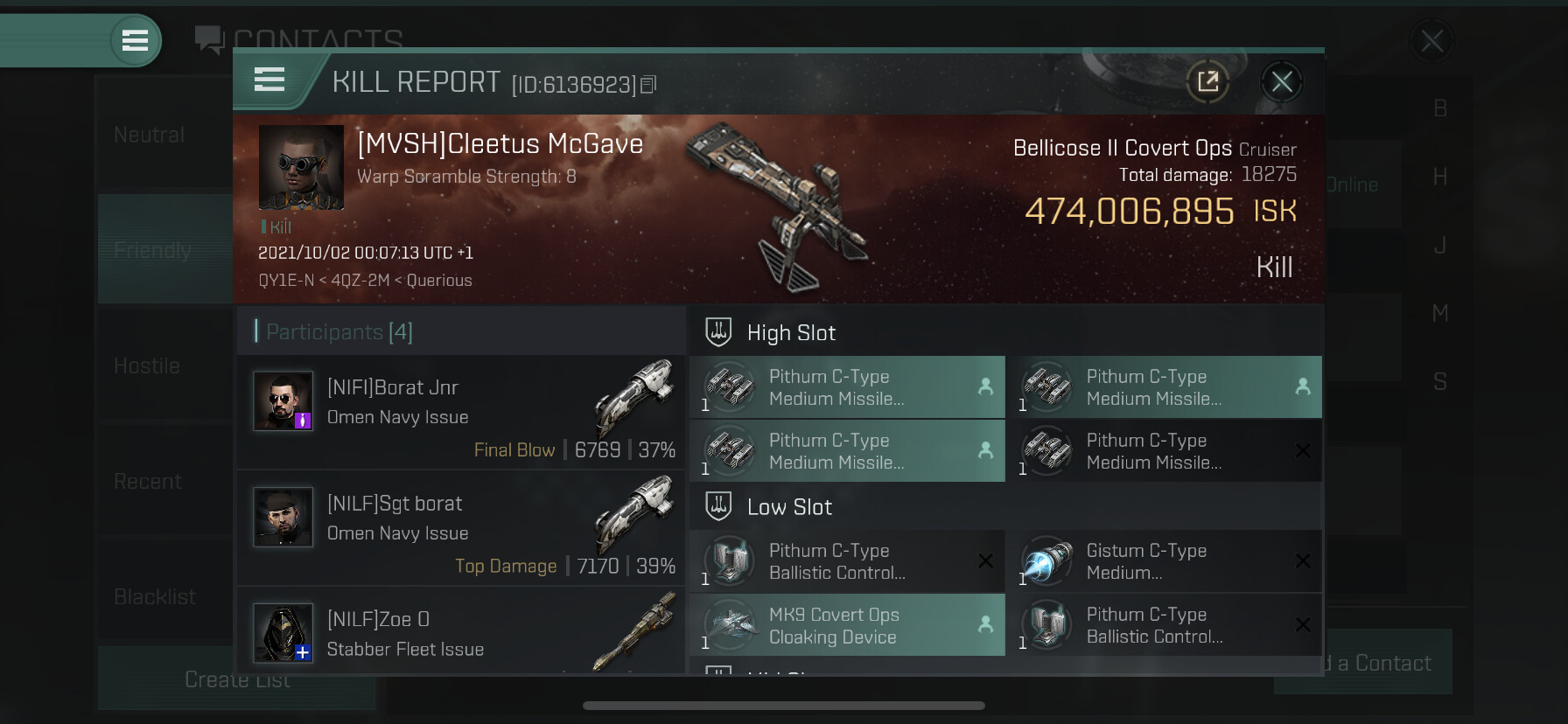This screenshot has width=1568, height=724.
Task: Share the kill report via export icon
Action: [x=1207, y=82]
